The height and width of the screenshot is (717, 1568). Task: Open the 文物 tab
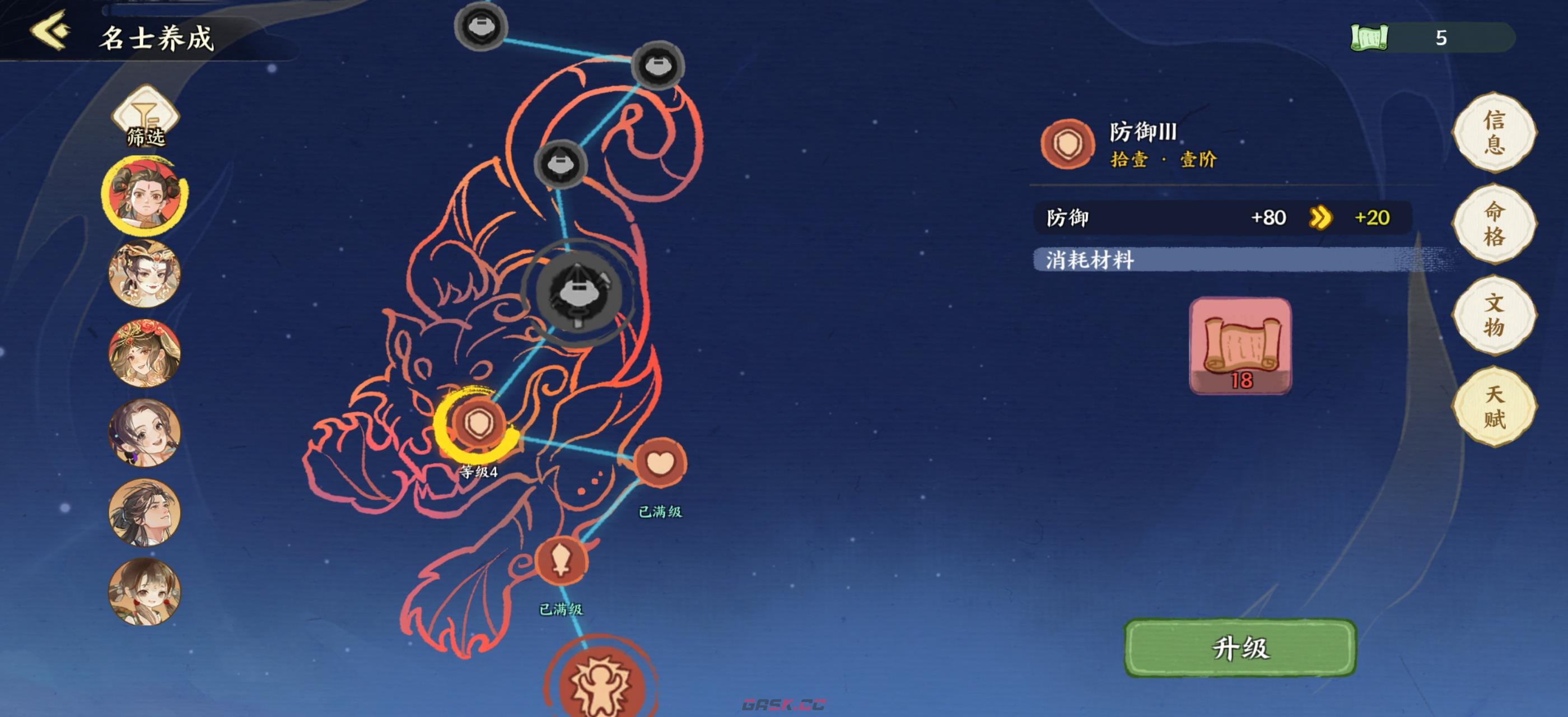pyautogui.click(x=1494, y=315)
